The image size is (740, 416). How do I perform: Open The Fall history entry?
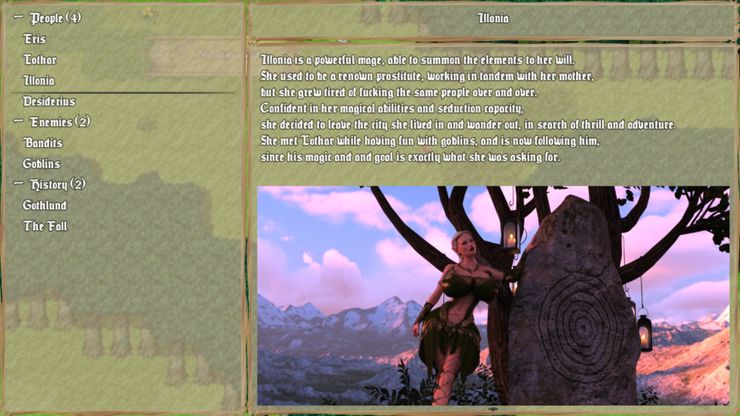pos(45,227)
